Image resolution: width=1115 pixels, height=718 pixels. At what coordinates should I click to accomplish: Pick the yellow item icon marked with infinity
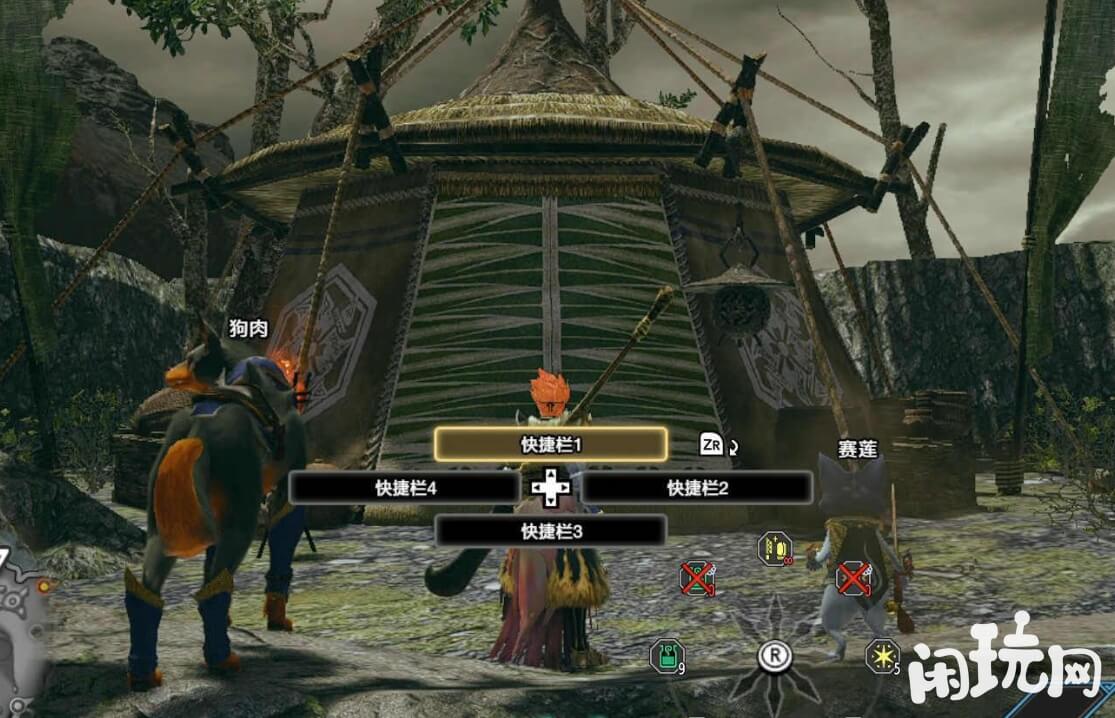coord(775,548)
